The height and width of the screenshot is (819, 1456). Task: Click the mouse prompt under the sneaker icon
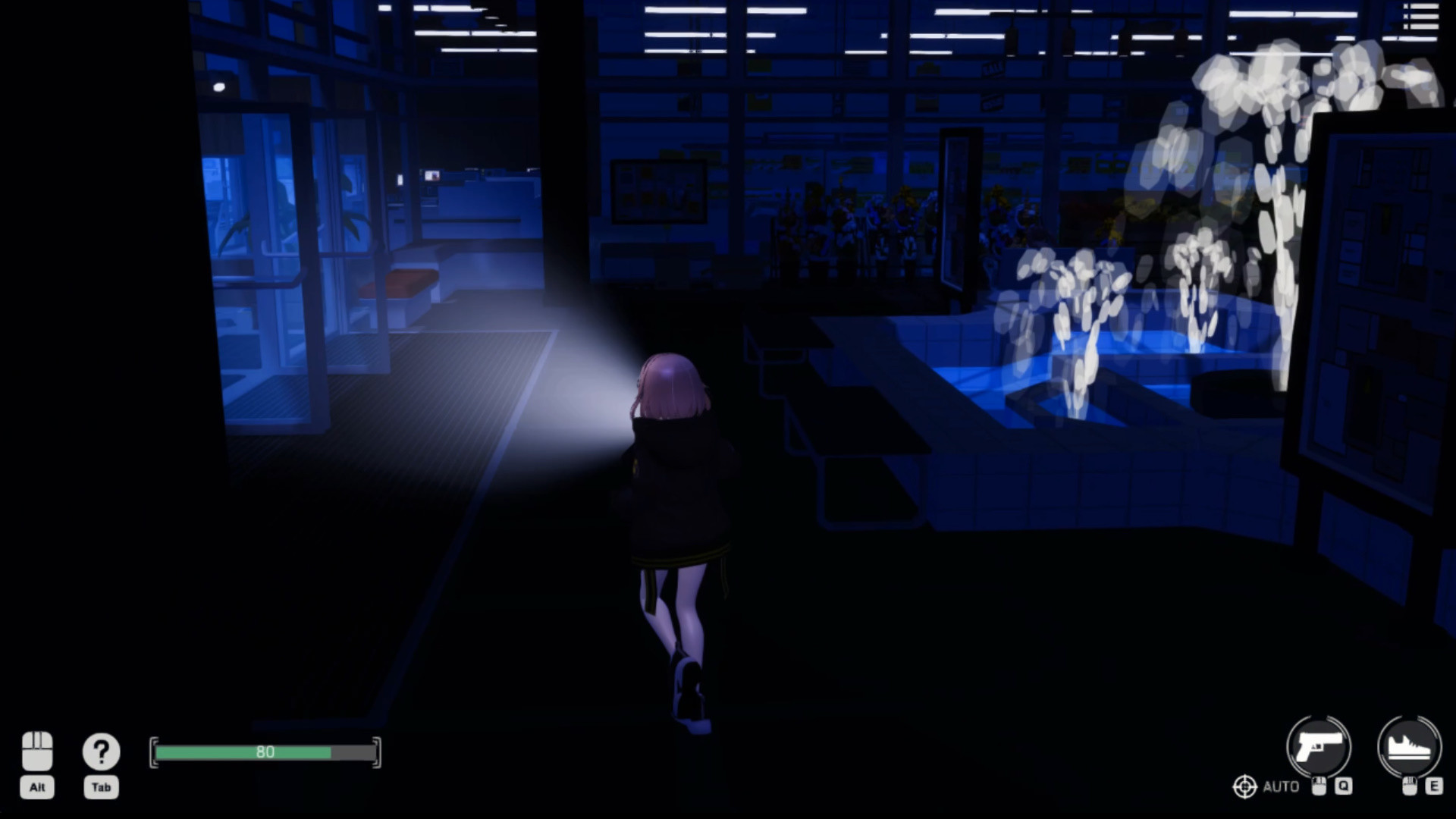click(x=1409, y=786)
